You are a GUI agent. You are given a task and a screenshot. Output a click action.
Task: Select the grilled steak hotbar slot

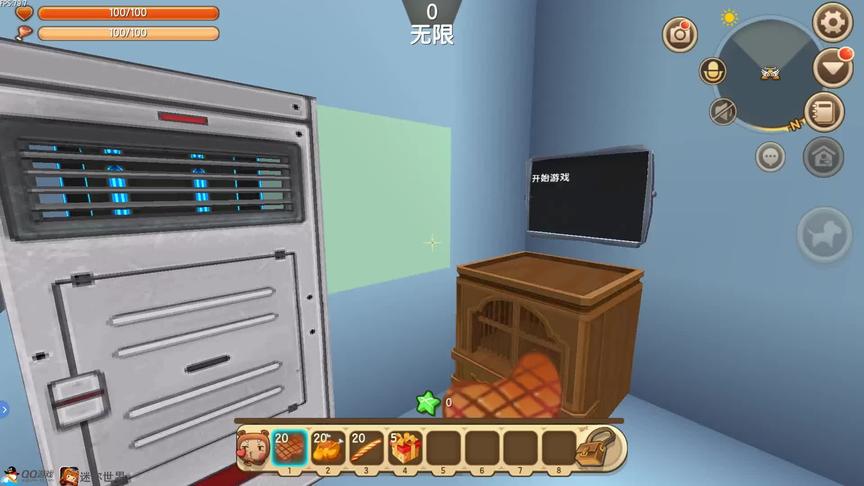[x=290, y=447]
